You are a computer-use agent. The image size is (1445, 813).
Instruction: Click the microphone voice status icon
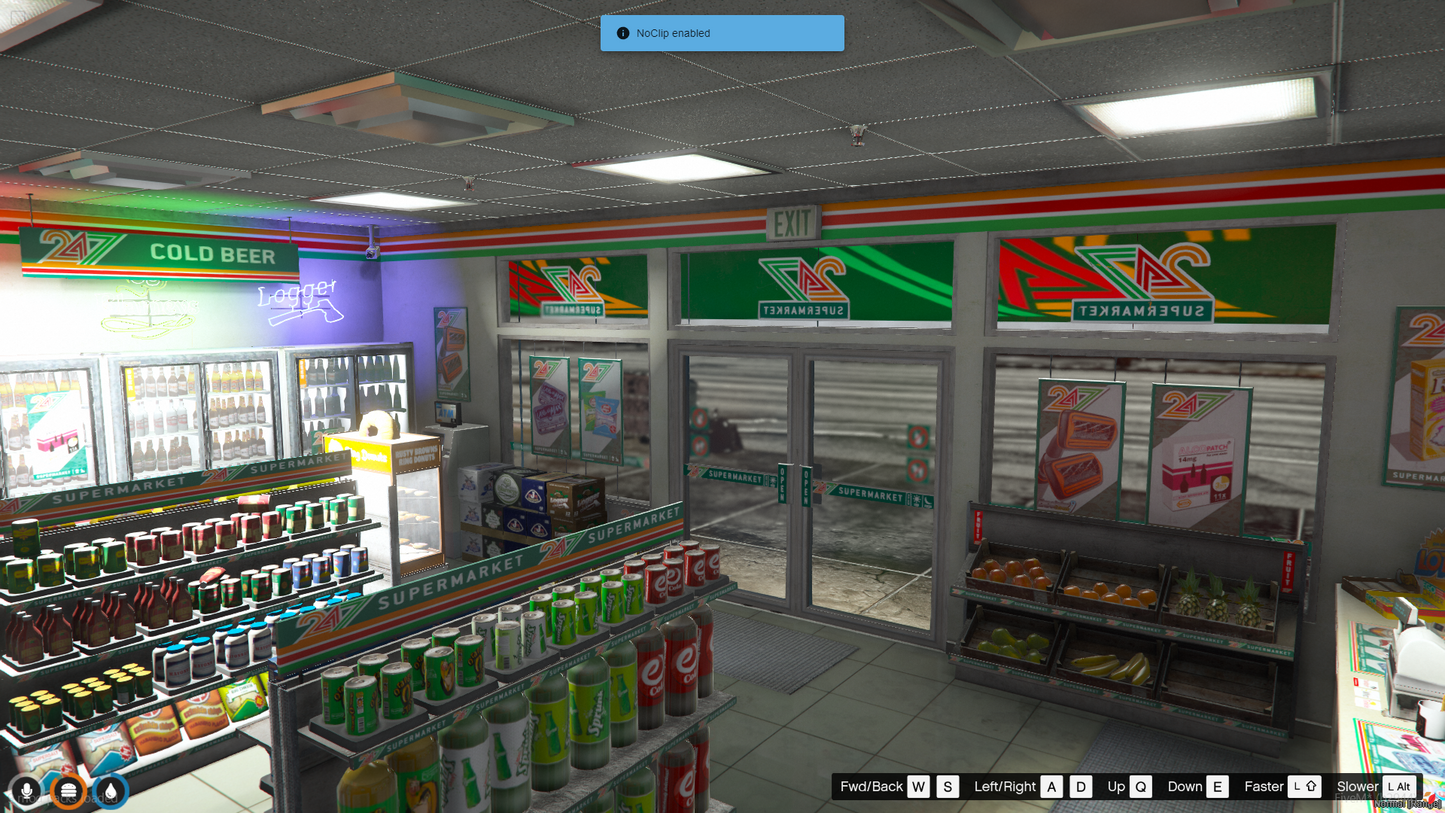[27, 791]
